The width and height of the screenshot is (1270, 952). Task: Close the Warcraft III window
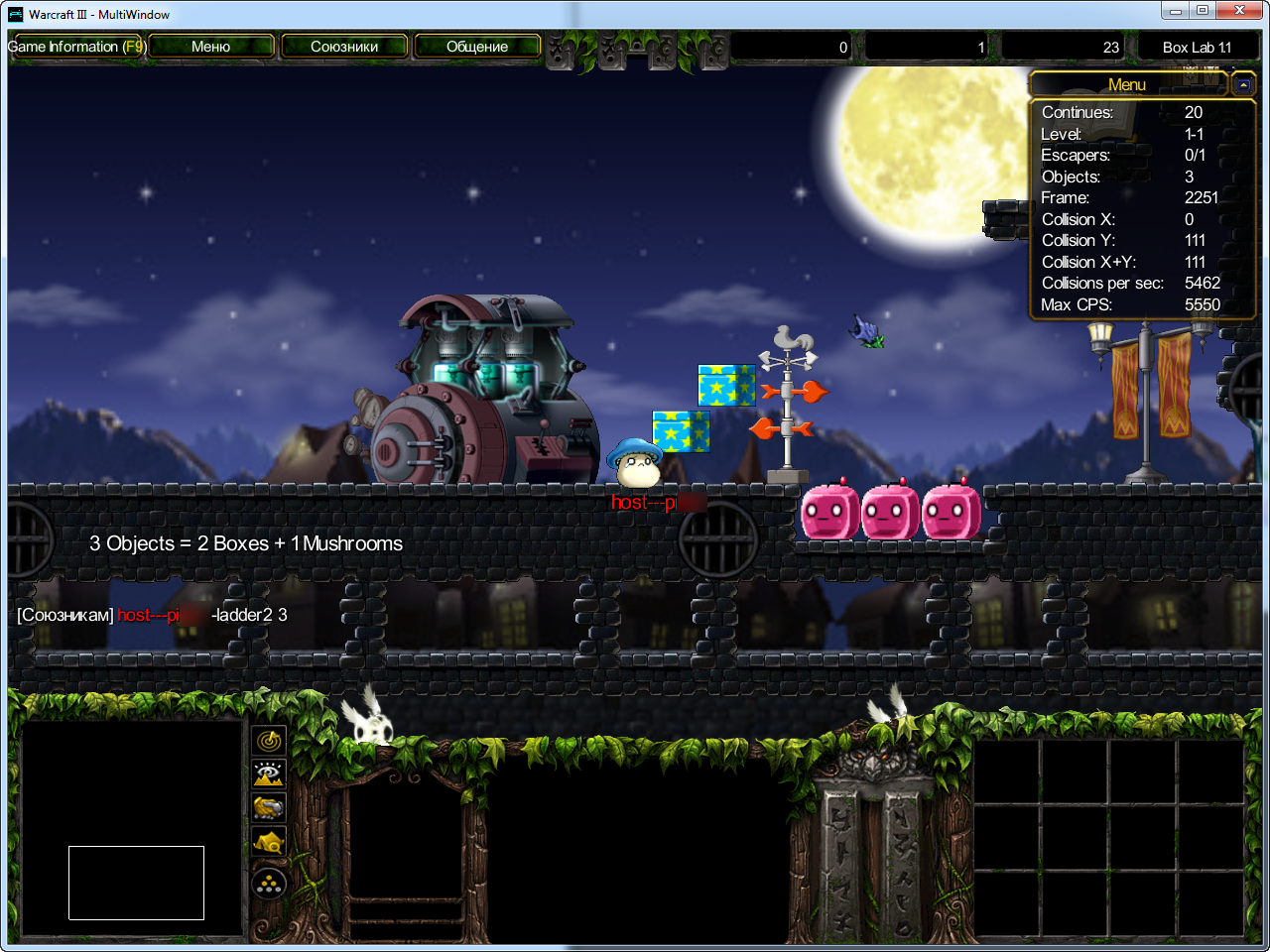point(1240,11)
